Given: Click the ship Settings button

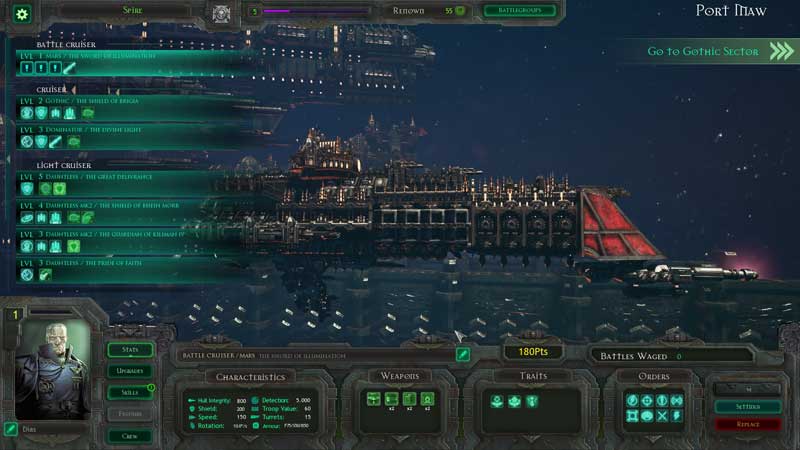Looking at the screenshot, I should pyautogui.click(x=748, y=407).
